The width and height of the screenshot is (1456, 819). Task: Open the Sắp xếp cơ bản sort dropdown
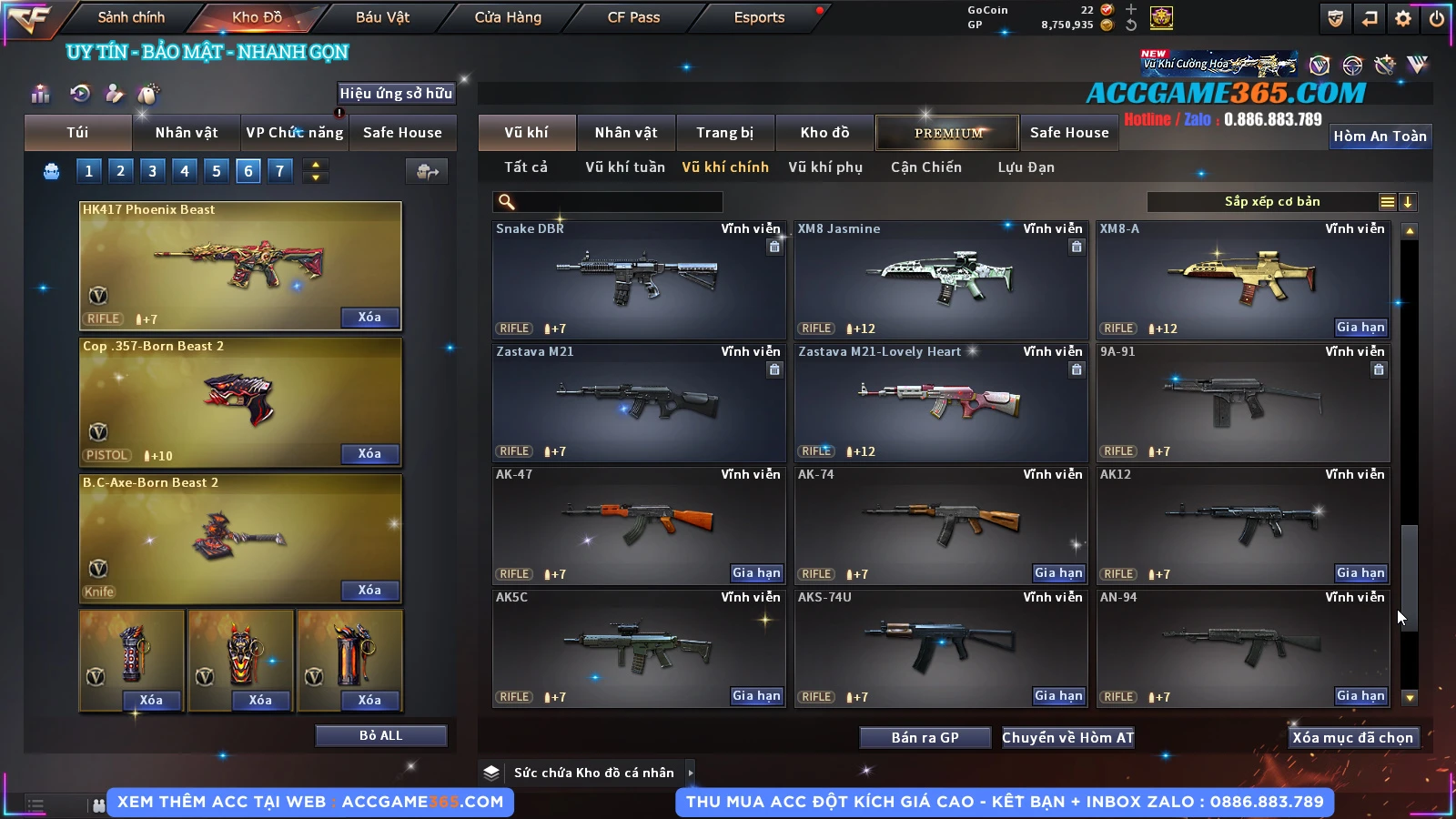click(1271, 202)
